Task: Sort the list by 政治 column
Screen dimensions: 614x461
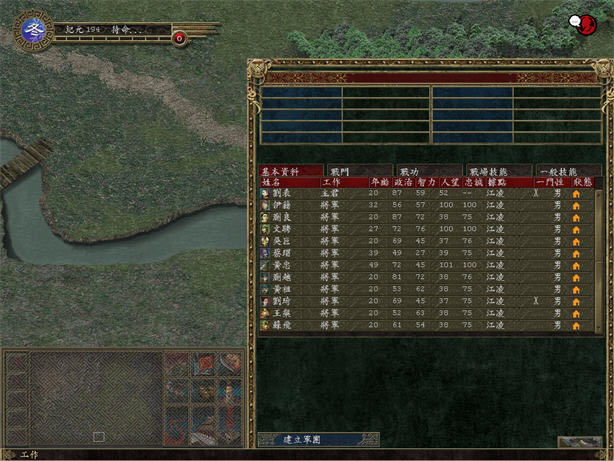Action: click(x=402, y=183)
